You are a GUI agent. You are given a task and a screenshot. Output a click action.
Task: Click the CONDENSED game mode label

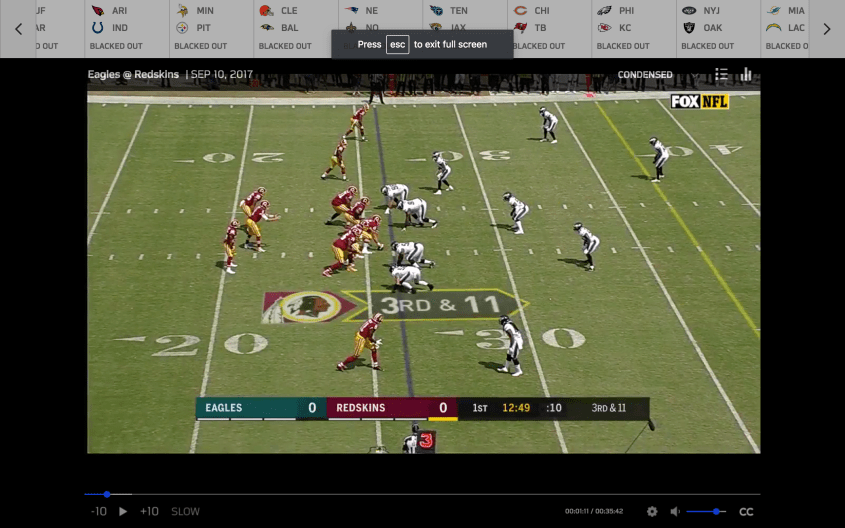point(645,75)
